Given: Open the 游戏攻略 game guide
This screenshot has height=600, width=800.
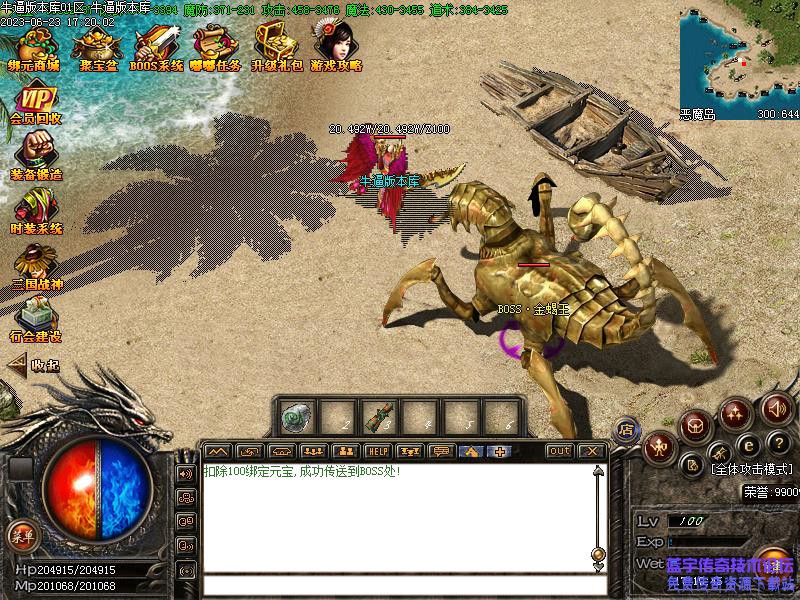Looking at the screenshot, I should click(x=336, y=46).
